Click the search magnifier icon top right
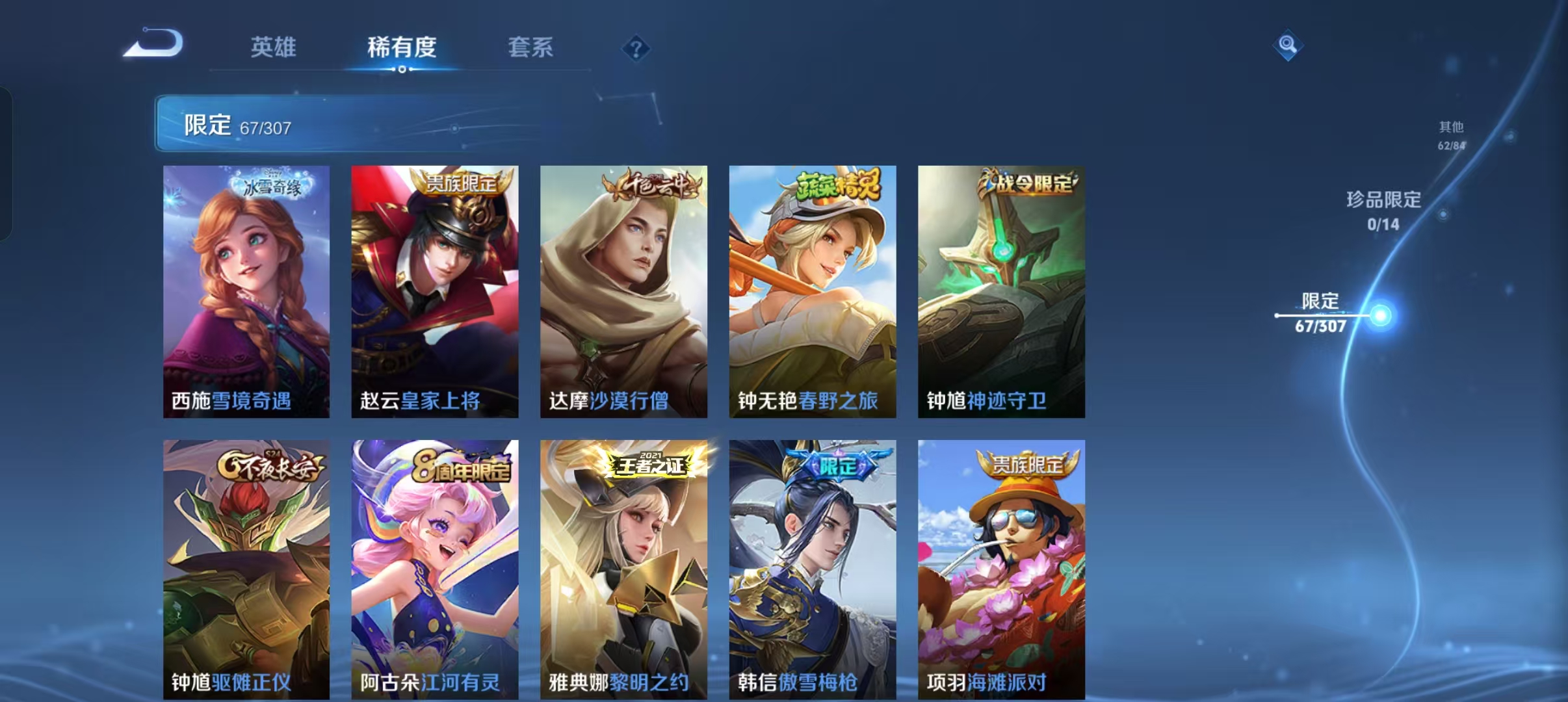 pyautogui.click(x=1288, y=46)
